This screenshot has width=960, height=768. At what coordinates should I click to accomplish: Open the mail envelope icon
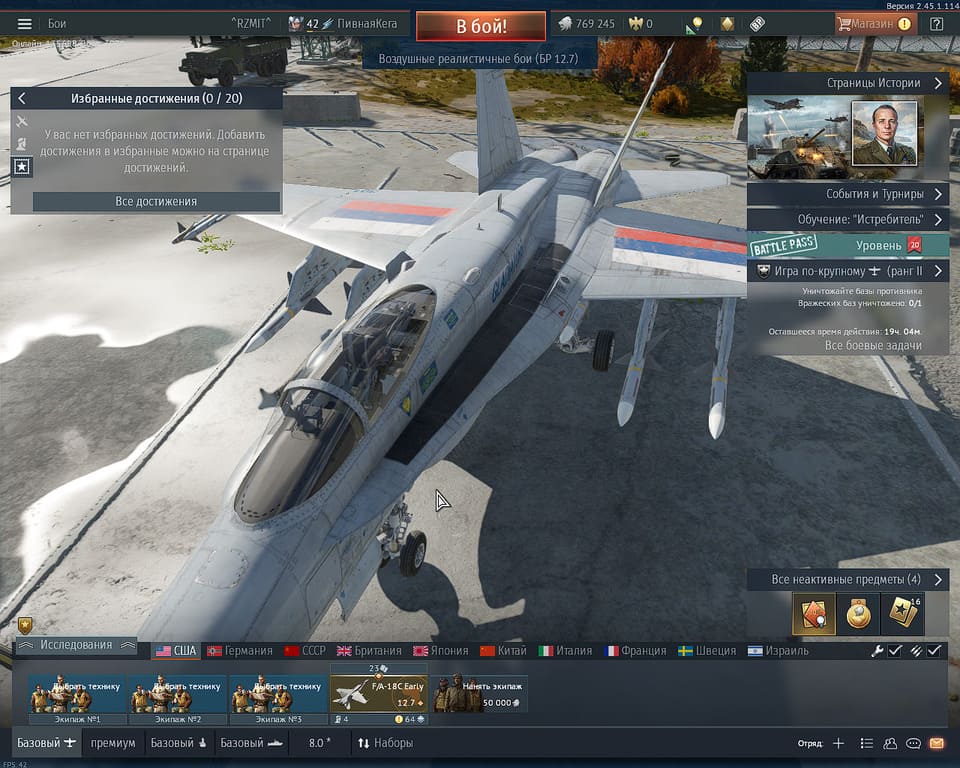tap(937, 743)
